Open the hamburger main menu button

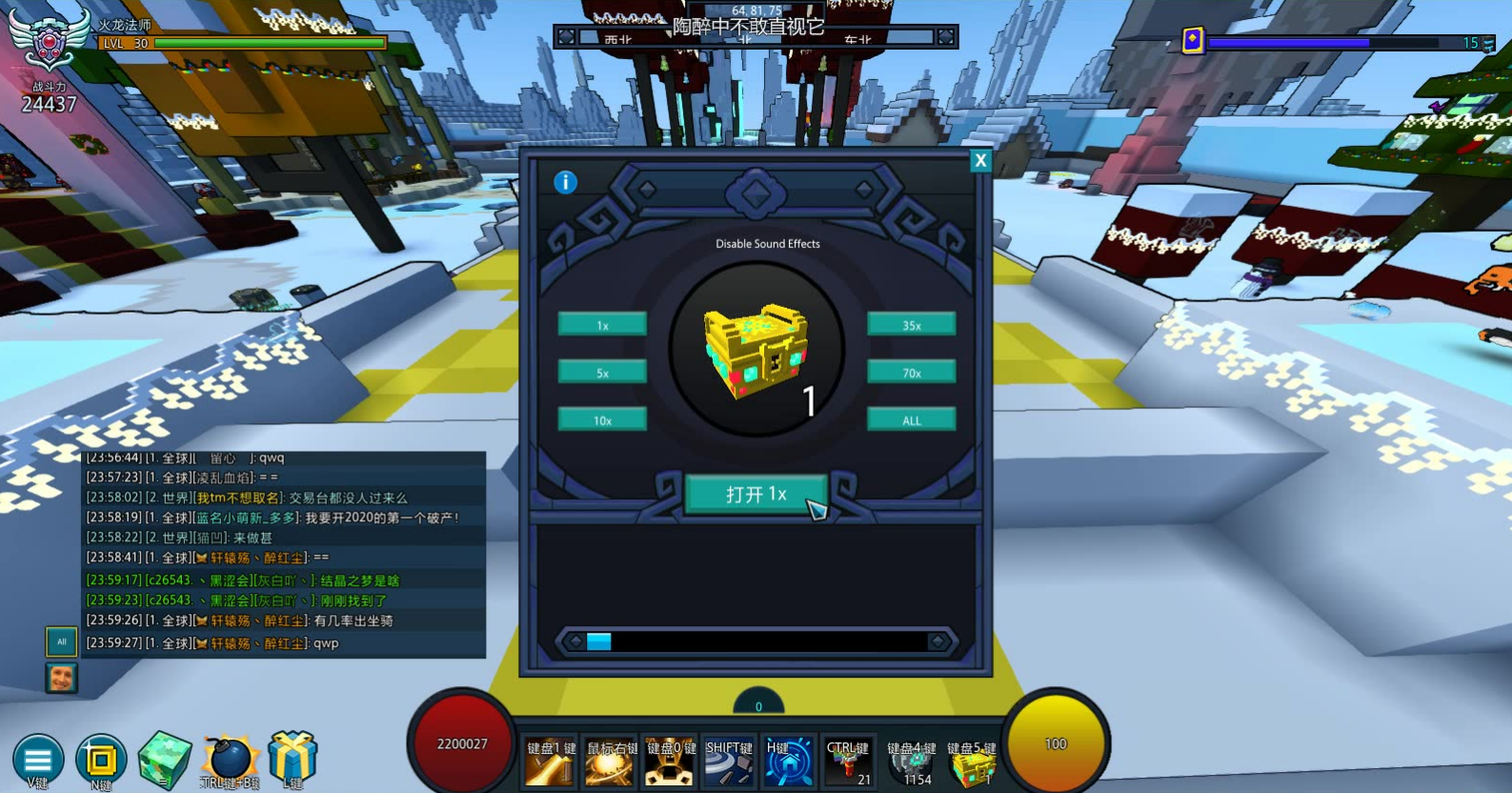coord(38,760)
